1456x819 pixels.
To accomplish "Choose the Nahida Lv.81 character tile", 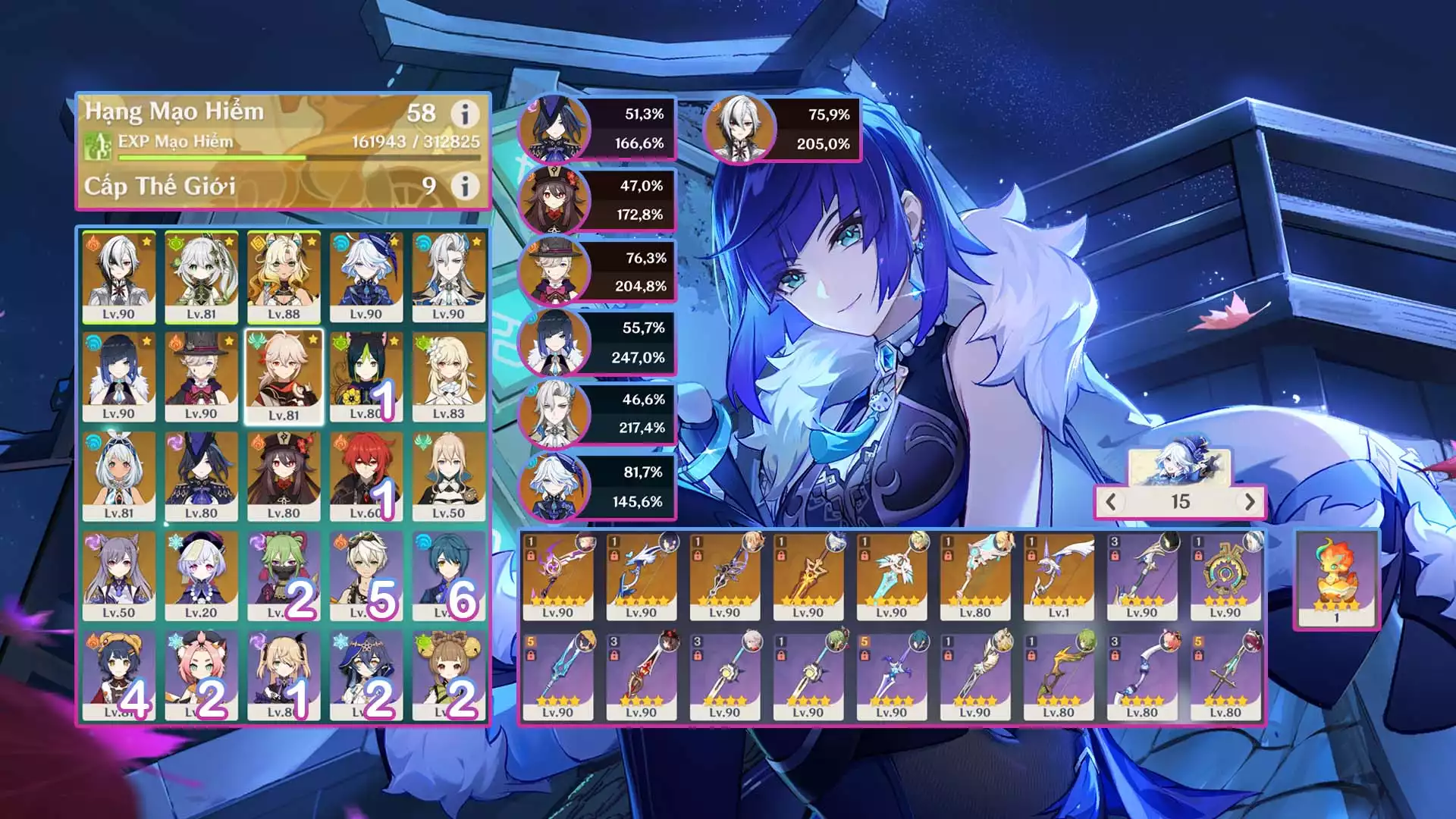I will pos(201,278).
